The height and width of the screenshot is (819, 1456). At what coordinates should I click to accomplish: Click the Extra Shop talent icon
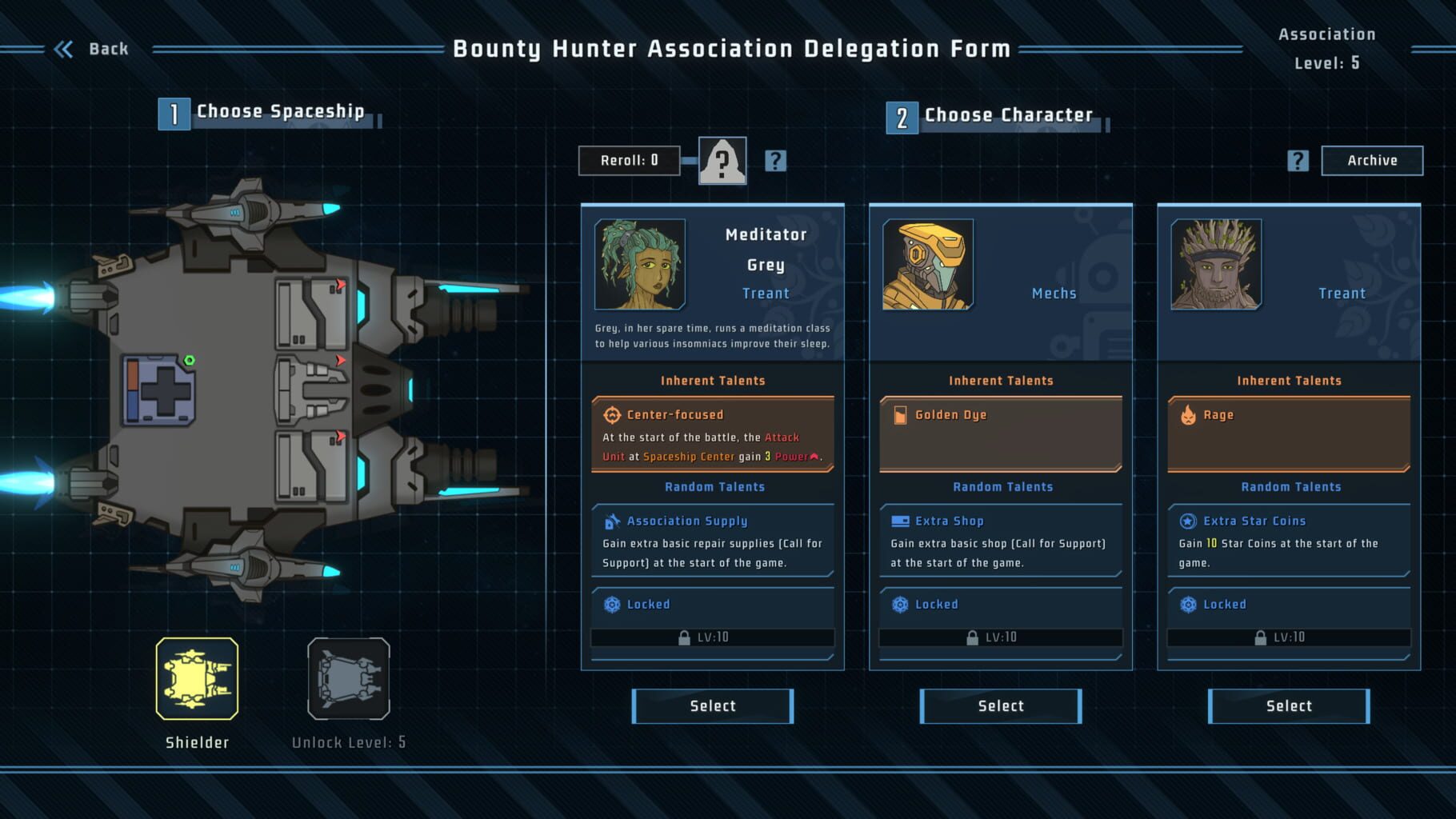click(901, 521)
